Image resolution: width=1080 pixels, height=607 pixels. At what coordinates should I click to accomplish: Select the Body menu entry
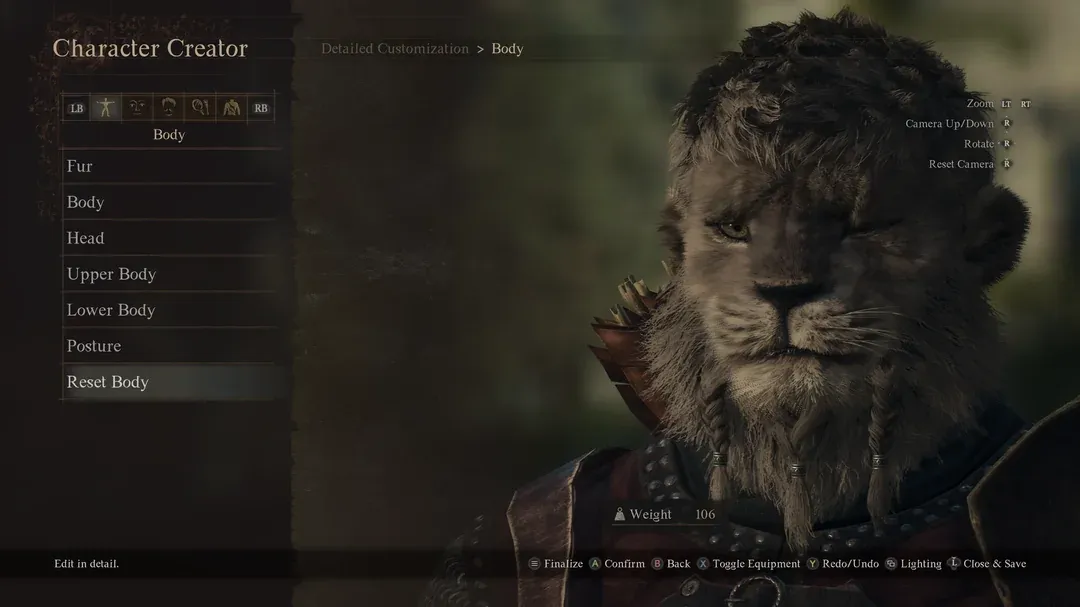pyautogui.click(x=86, y=202)
